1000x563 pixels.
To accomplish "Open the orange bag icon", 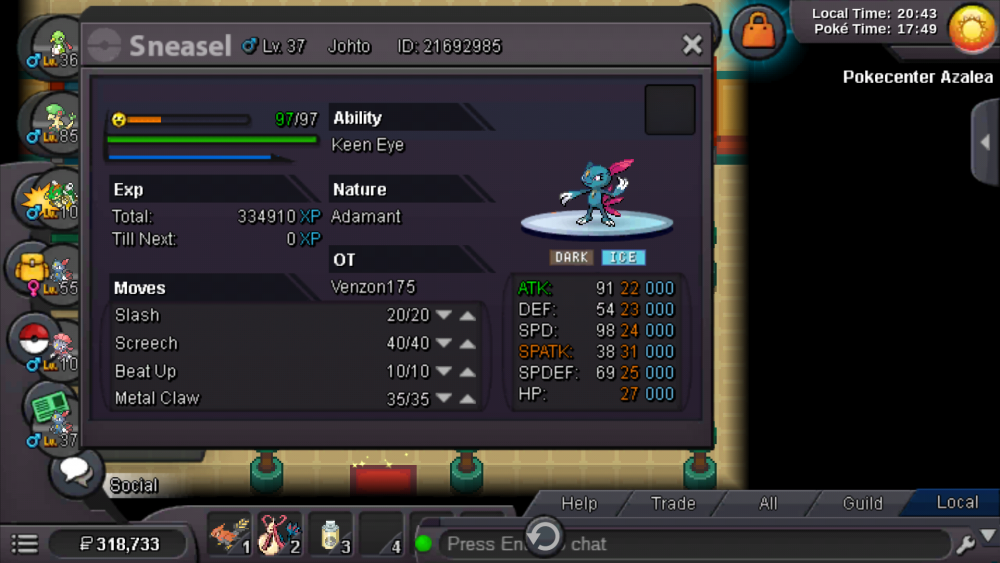I will (x=758, y=33).
